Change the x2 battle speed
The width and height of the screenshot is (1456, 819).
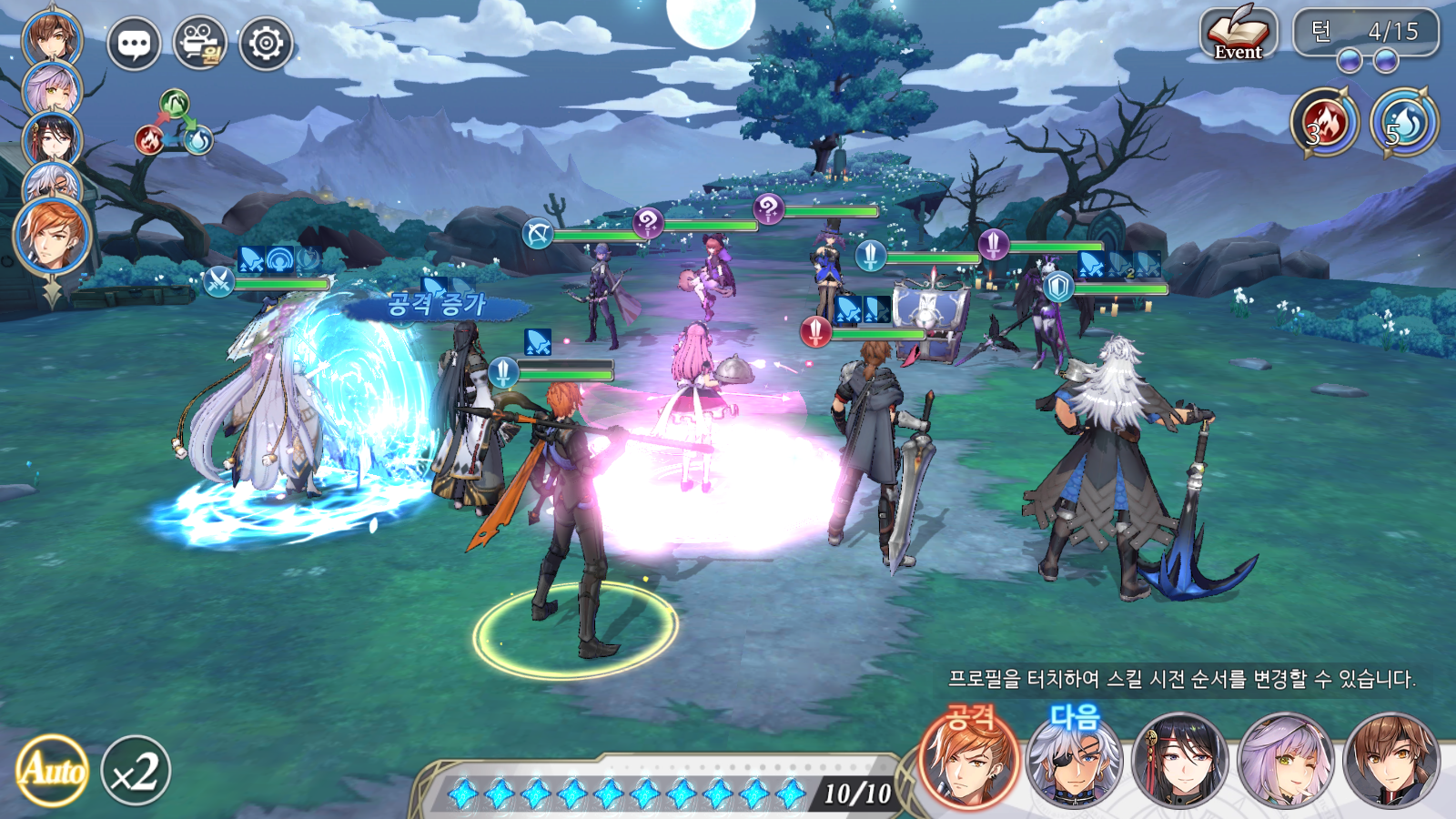pyautogui.click(x=136, y=771)
